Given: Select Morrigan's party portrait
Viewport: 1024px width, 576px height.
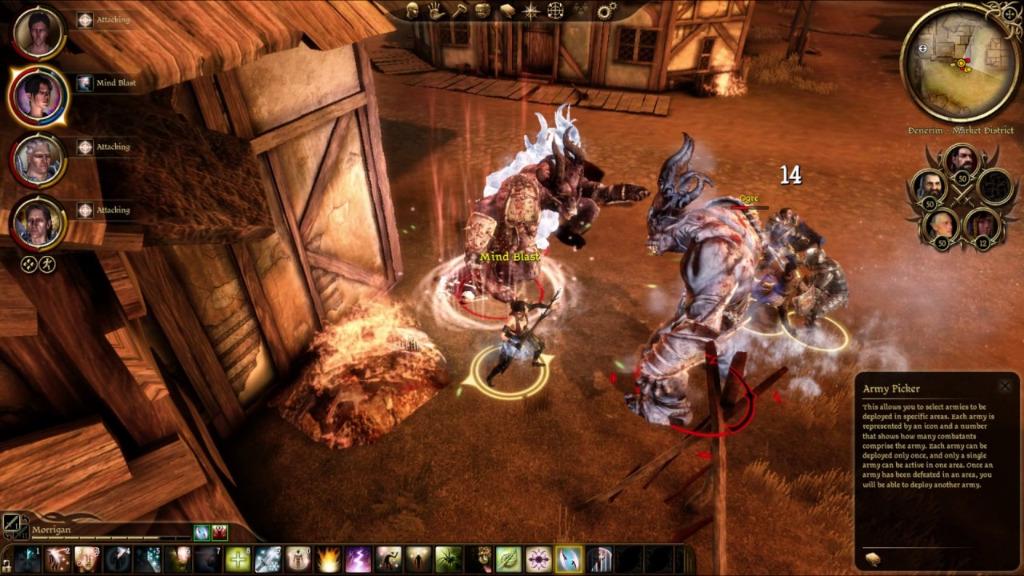Looking at the screenshot, I should pos(39,95).
